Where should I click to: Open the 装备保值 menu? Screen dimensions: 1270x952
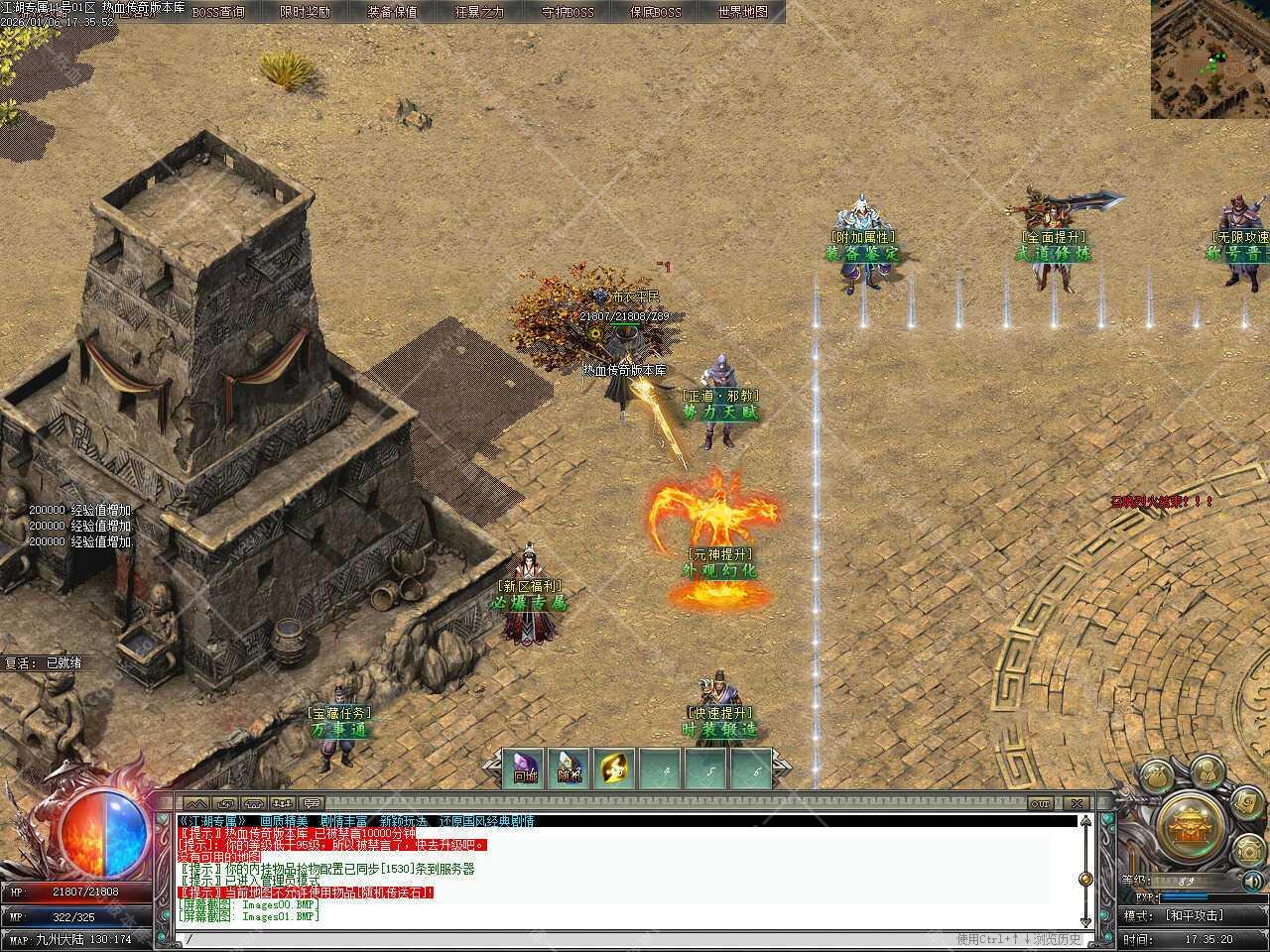pyautogui.click(x=392, y=12)
